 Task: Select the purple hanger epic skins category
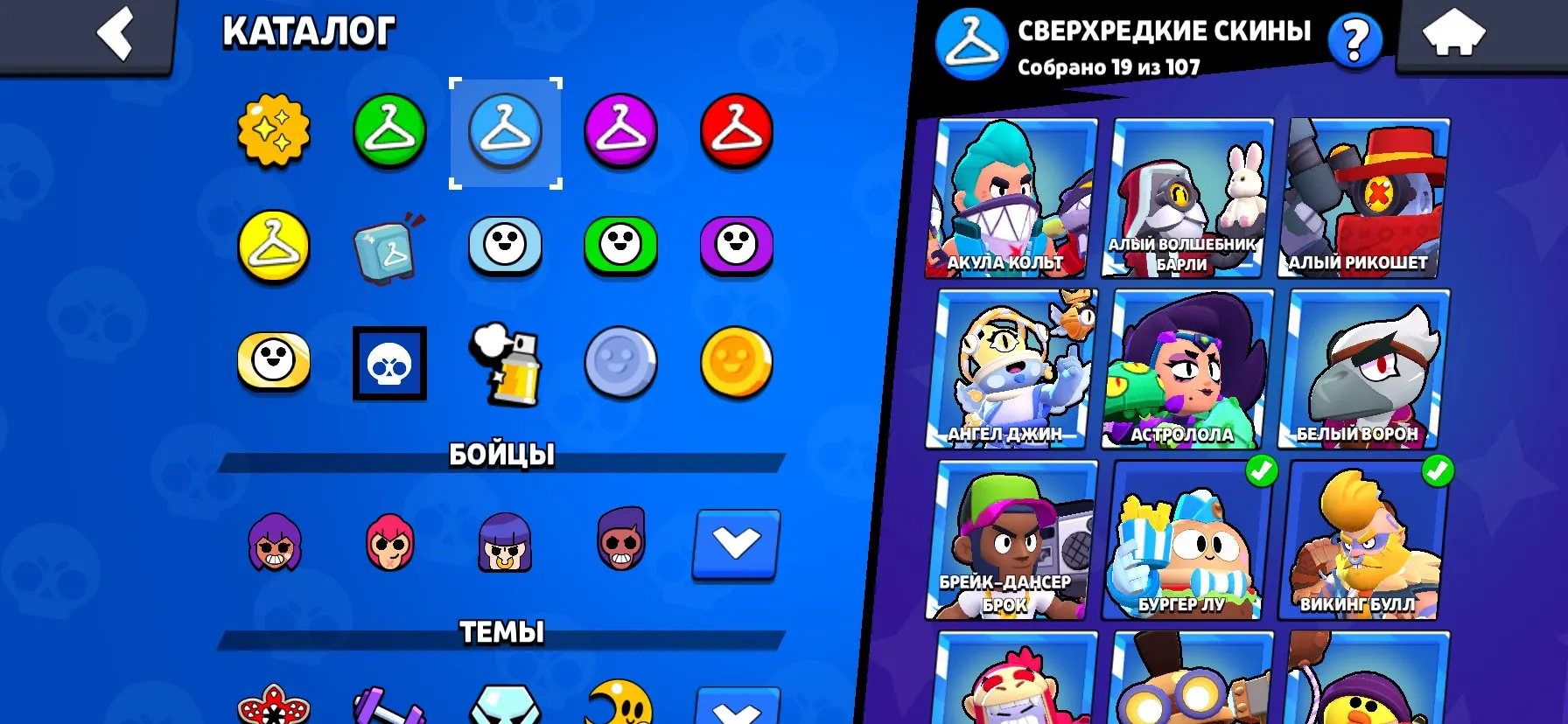click(621, 131)
